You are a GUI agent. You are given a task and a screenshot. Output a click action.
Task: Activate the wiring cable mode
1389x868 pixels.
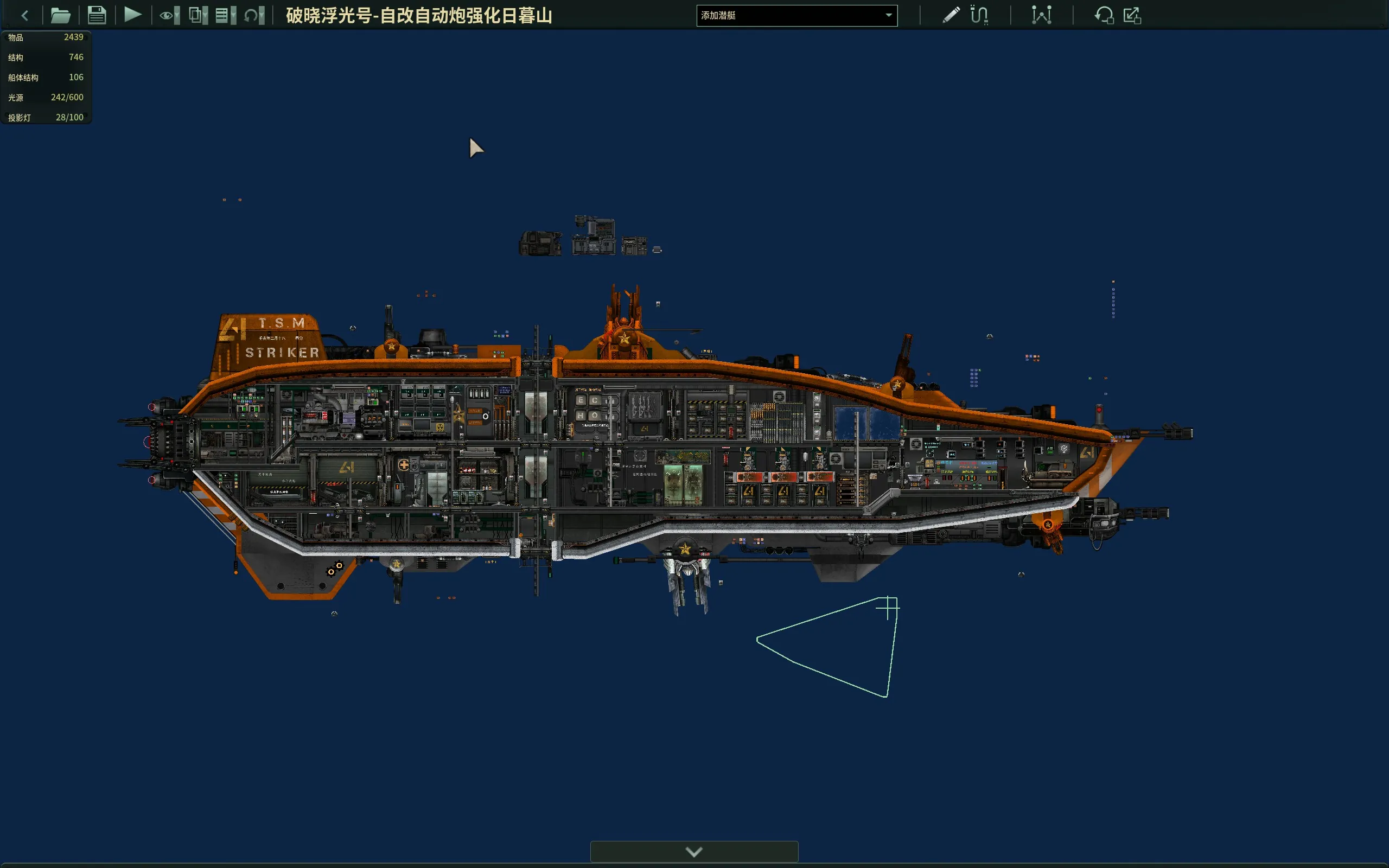point(979,15)
